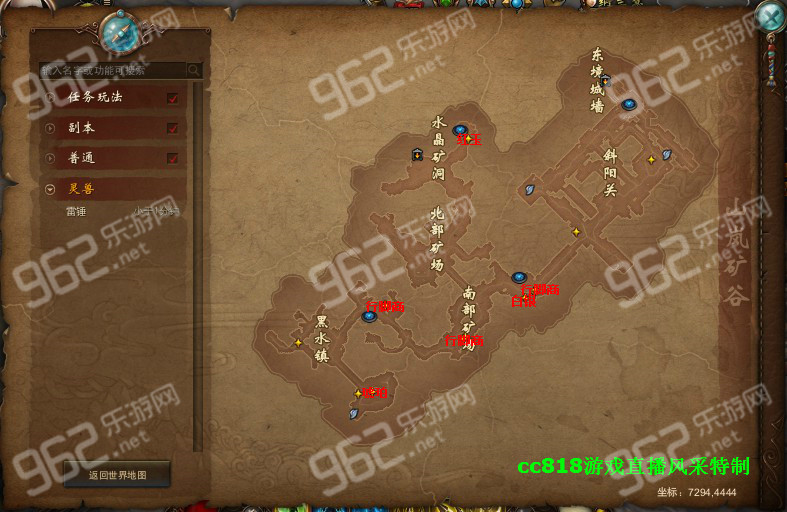The image size is (787, 512).
Task: Expand the 副本 category arrow
Action: click(51, 128)
